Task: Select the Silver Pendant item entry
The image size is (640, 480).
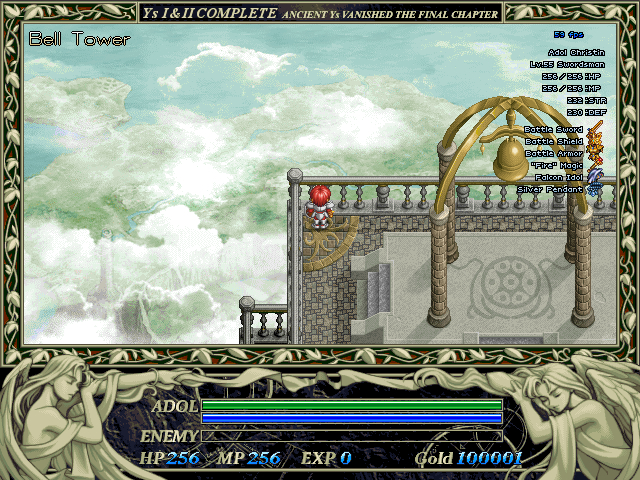Action: click(x=550, y=189)
